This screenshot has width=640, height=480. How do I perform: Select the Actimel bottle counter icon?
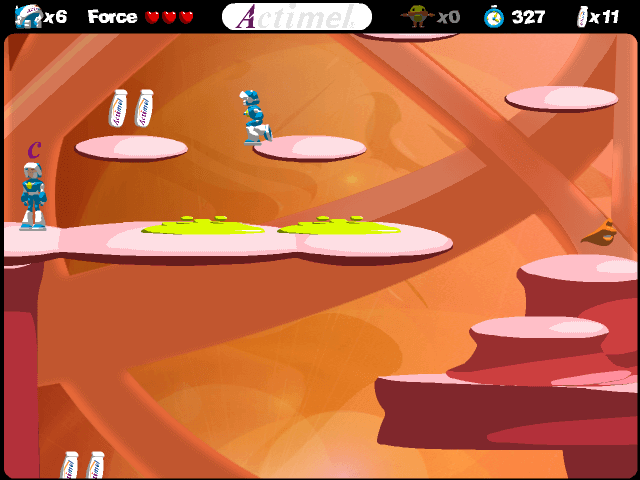point(582,16)
